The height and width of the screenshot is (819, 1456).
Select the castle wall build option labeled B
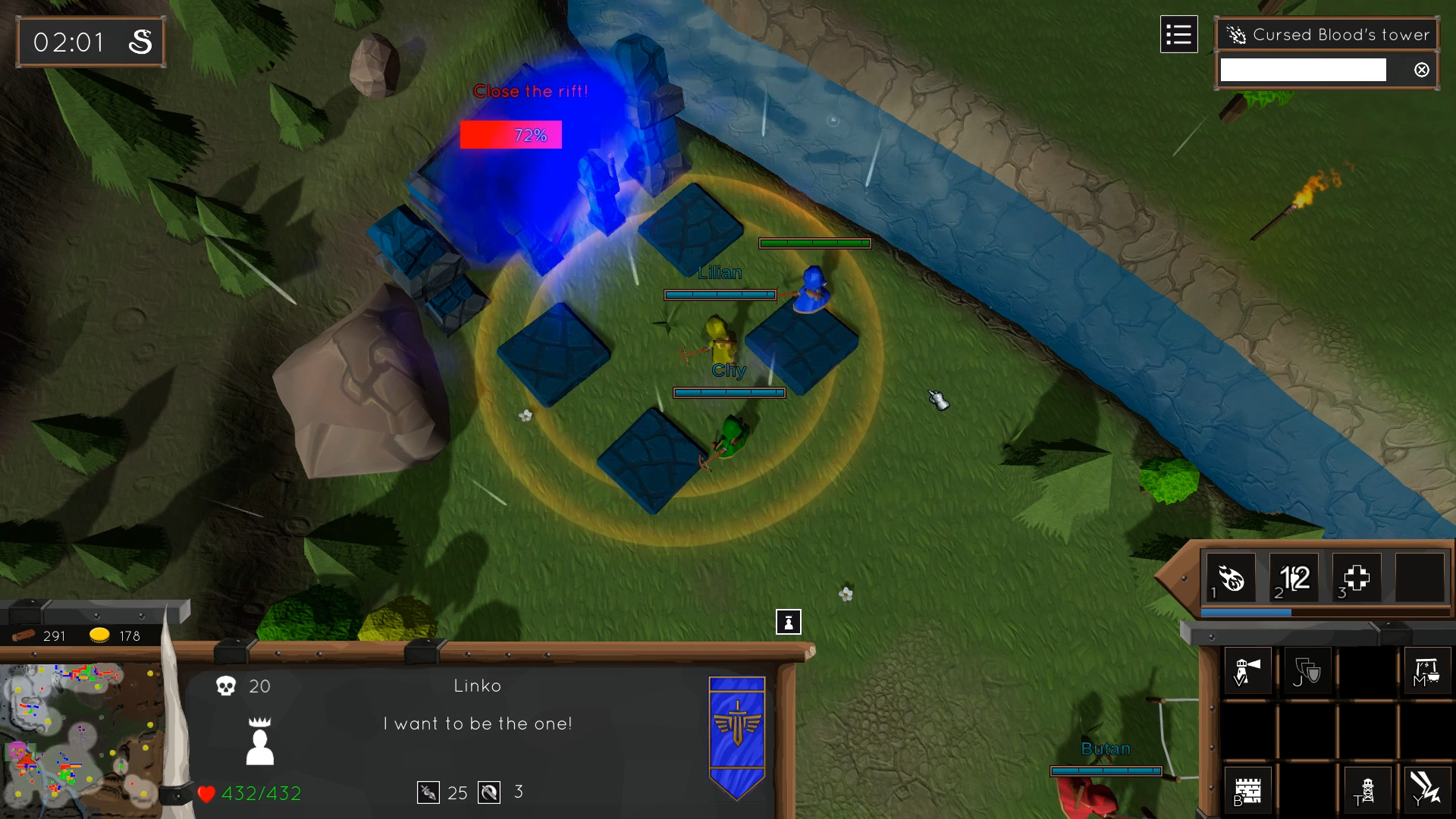(1247, 789)
